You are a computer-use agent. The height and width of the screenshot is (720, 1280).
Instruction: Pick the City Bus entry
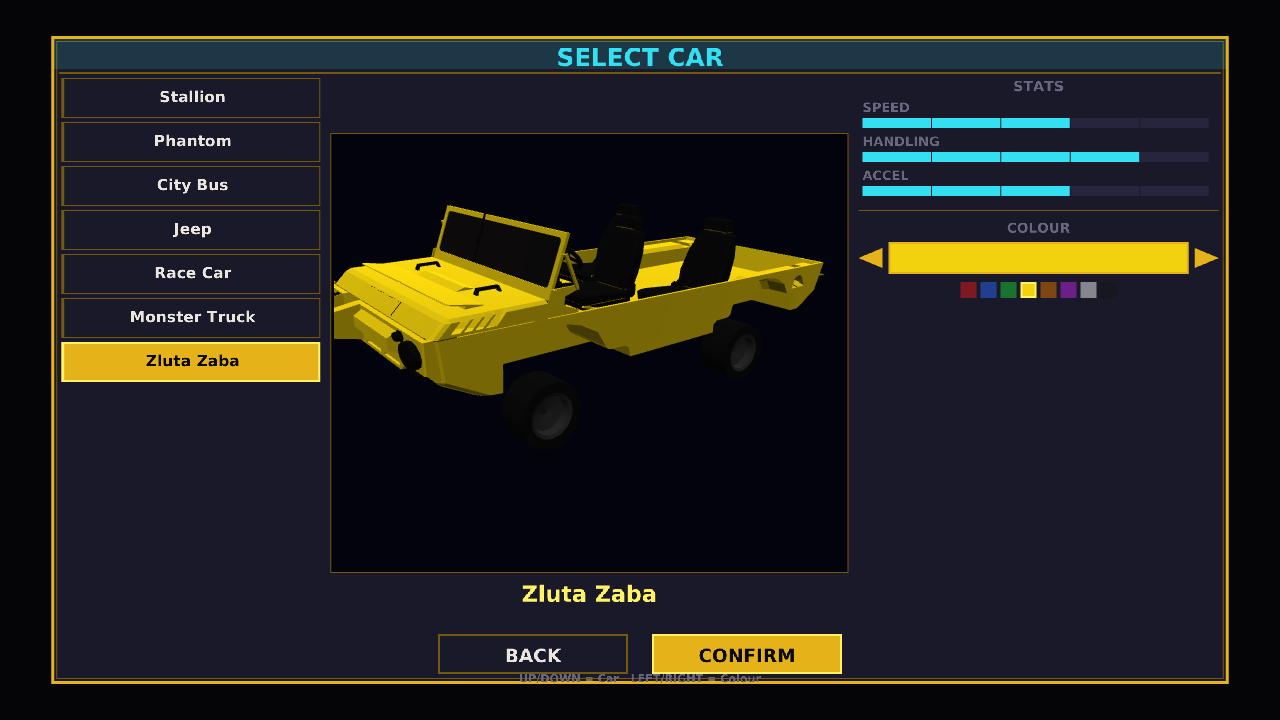[x=191, y=186]
